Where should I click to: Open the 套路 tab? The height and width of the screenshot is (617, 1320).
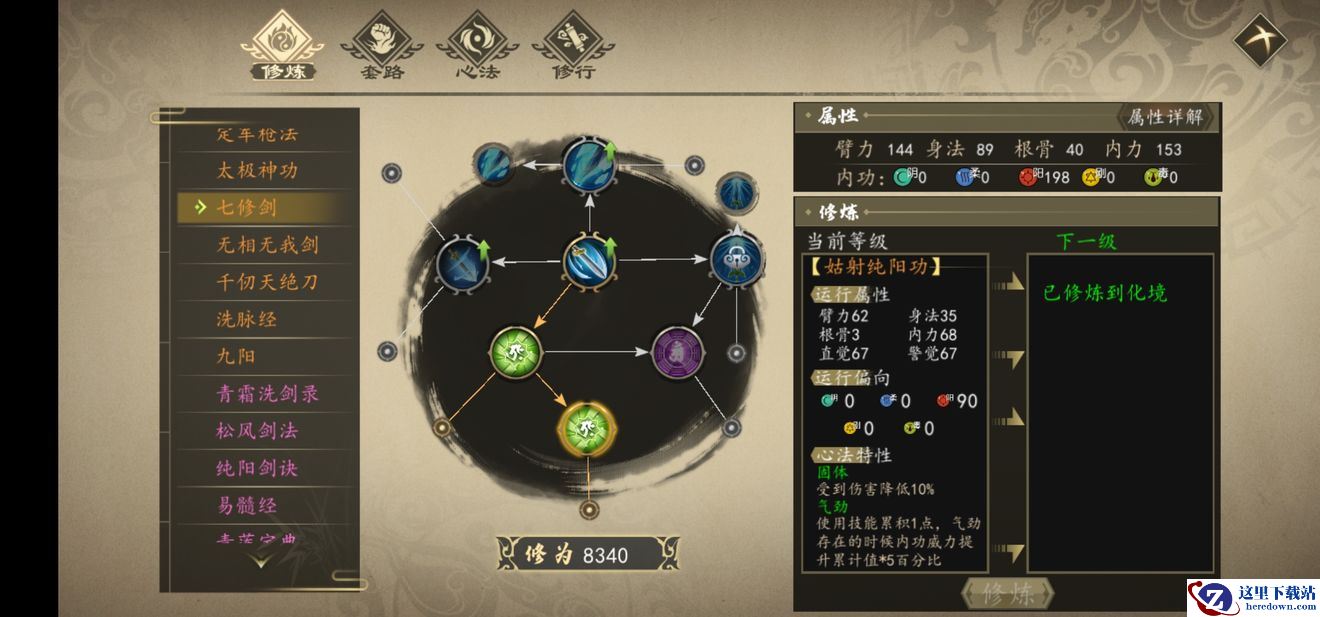tap(381, 45)
